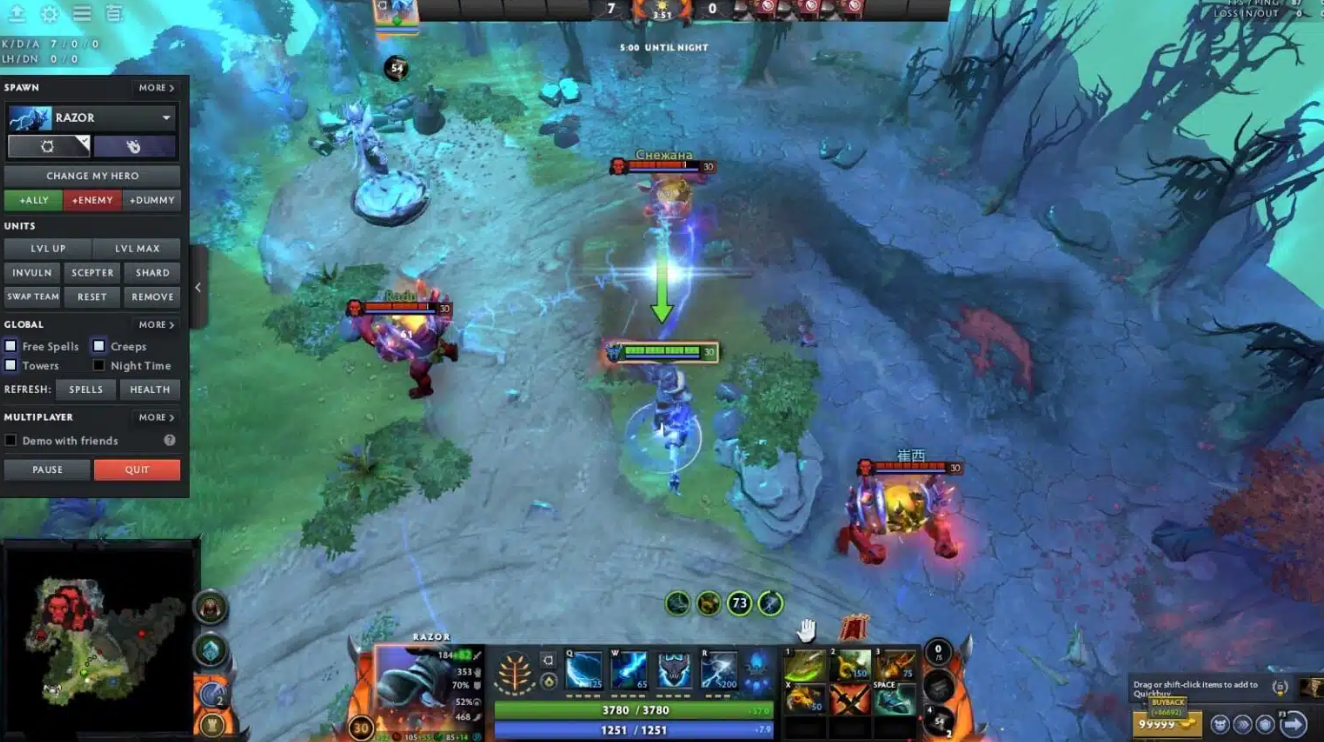Open the hamburger menu at top-left

83,14
